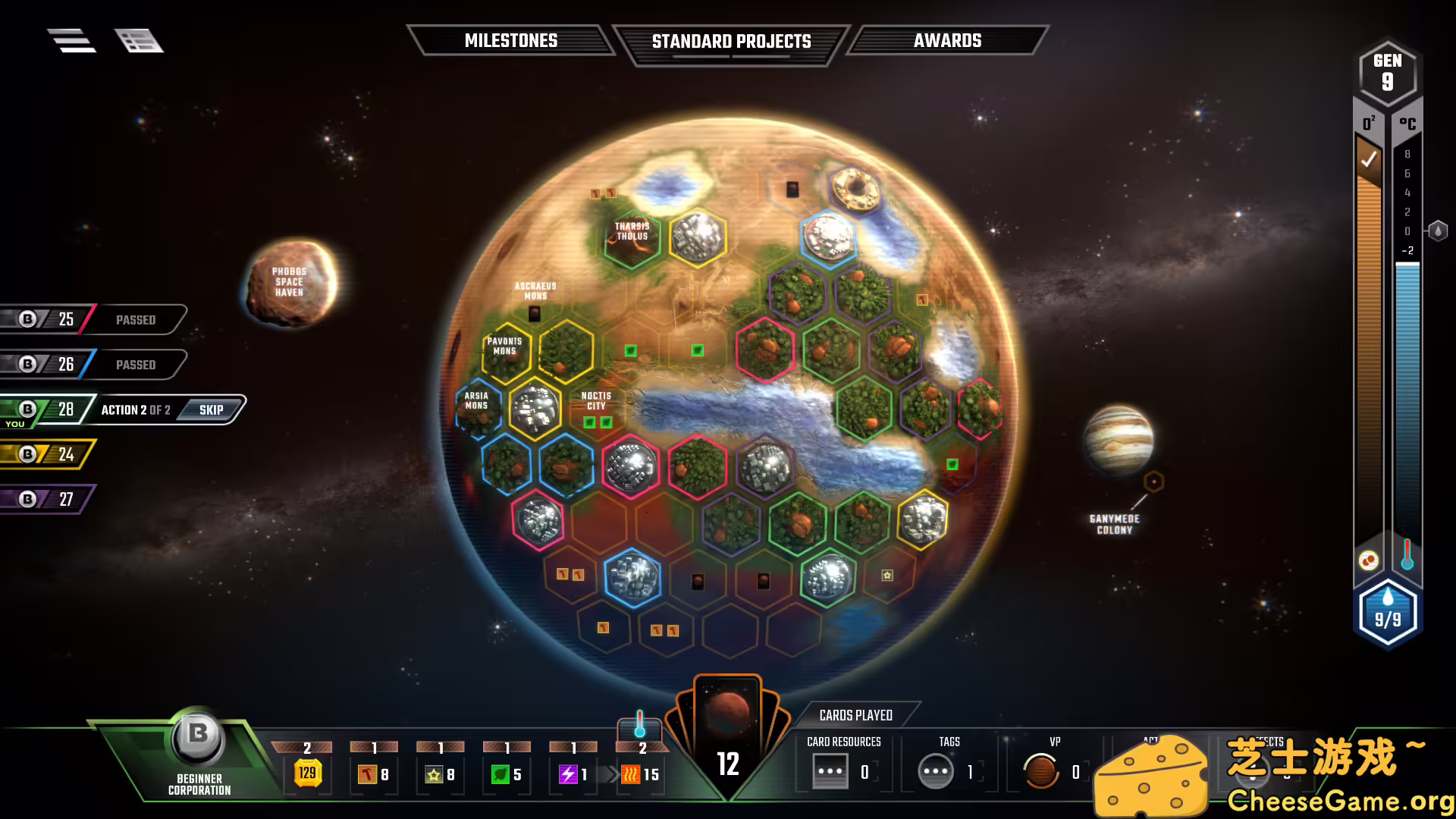This screenshot has height=819, width=1456.
Task: Open the hamburger menu in top-left corner
Action: 72,41
